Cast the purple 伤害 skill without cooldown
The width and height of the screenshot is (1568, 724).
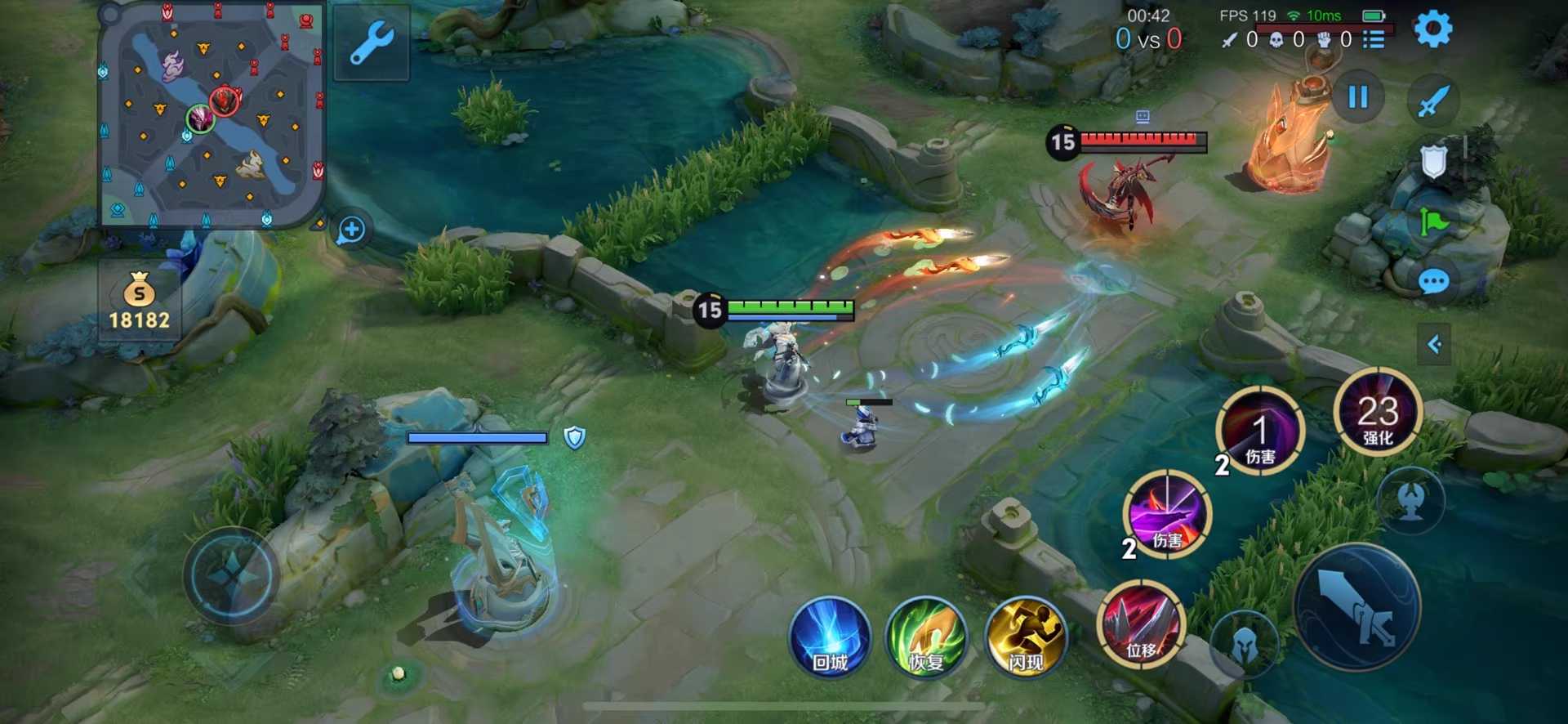coord(1167,515)
